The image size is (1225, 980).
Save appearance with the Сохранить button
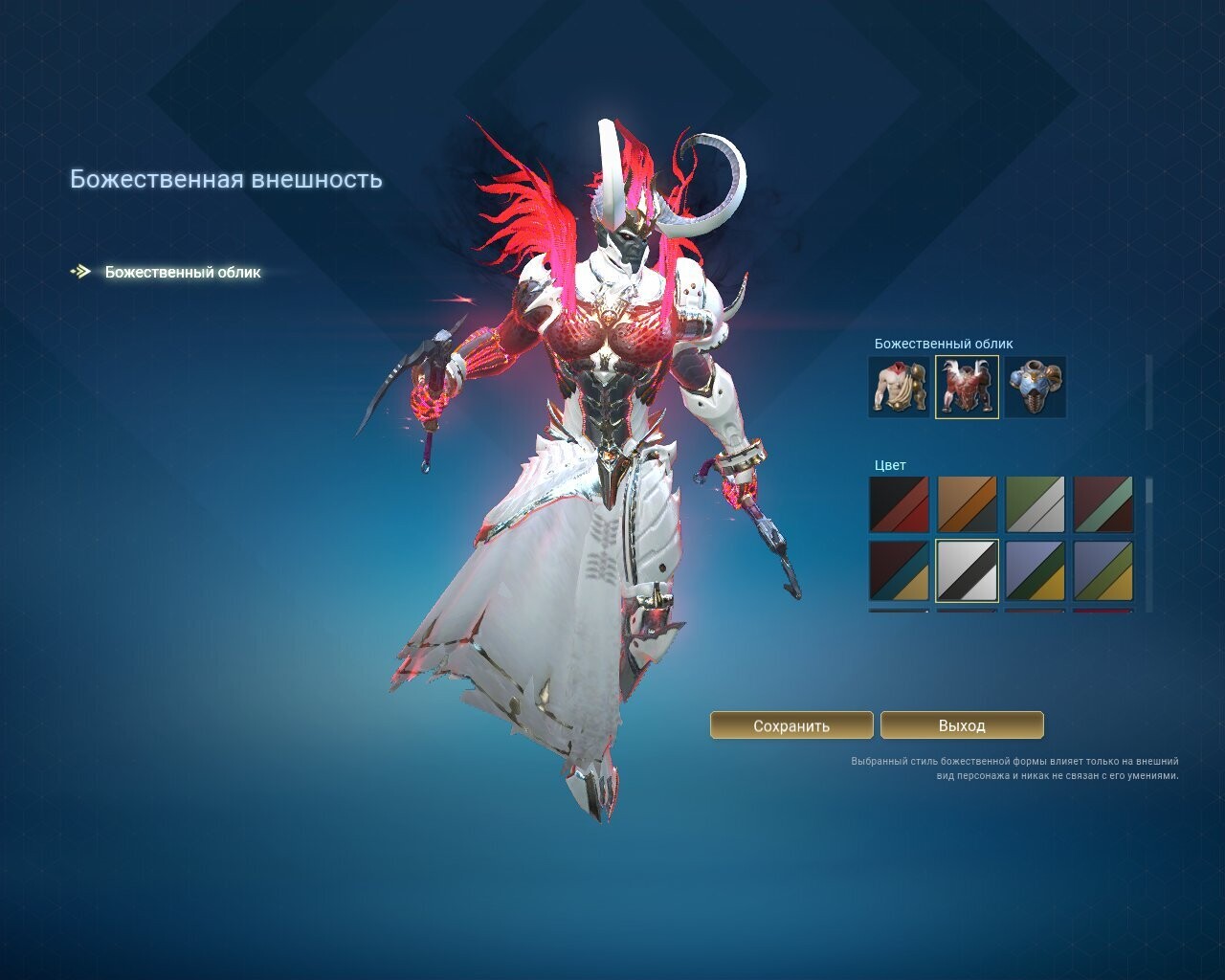click(791, 725)
